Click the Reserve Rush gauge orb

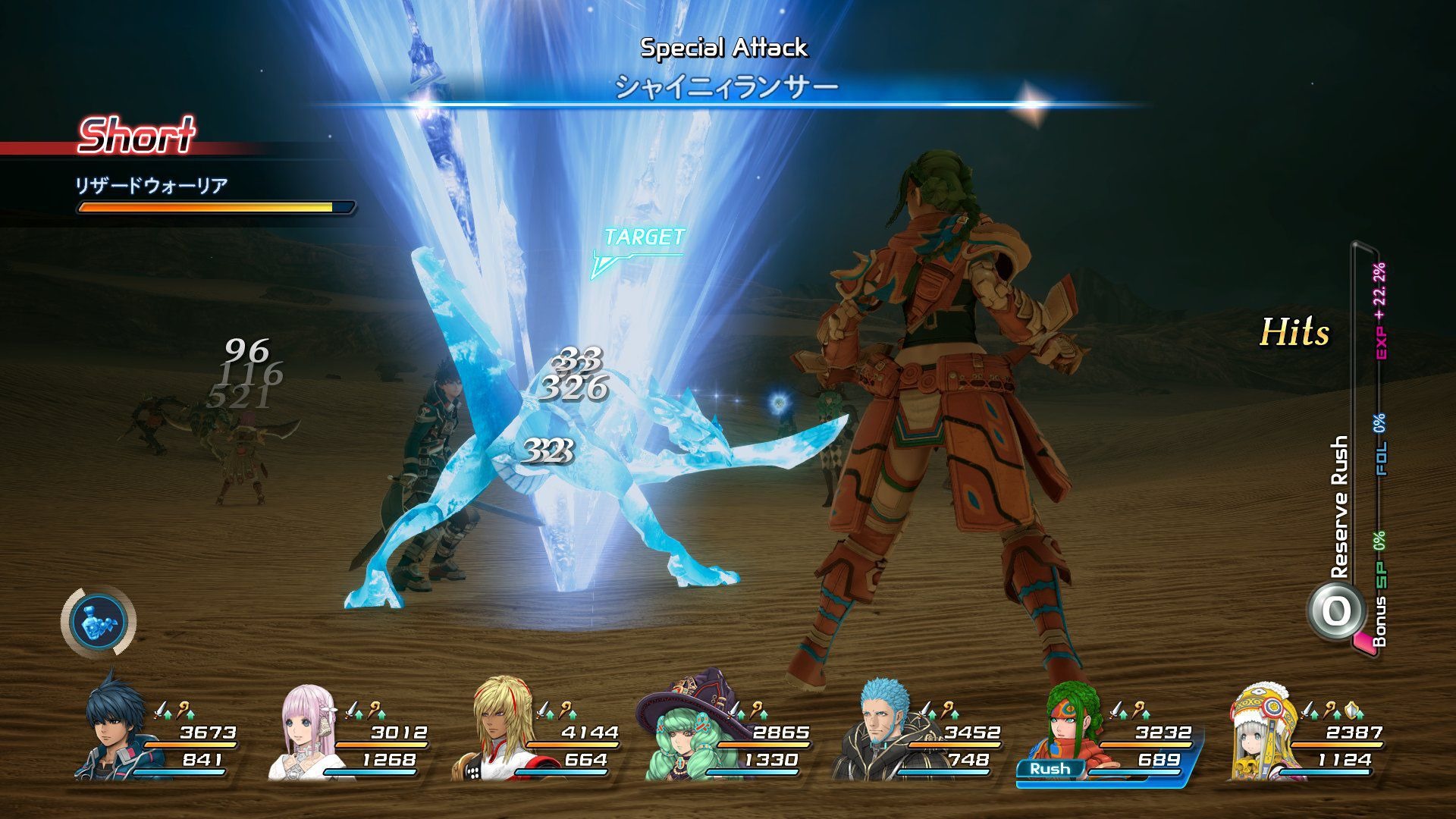point(1335,611)
